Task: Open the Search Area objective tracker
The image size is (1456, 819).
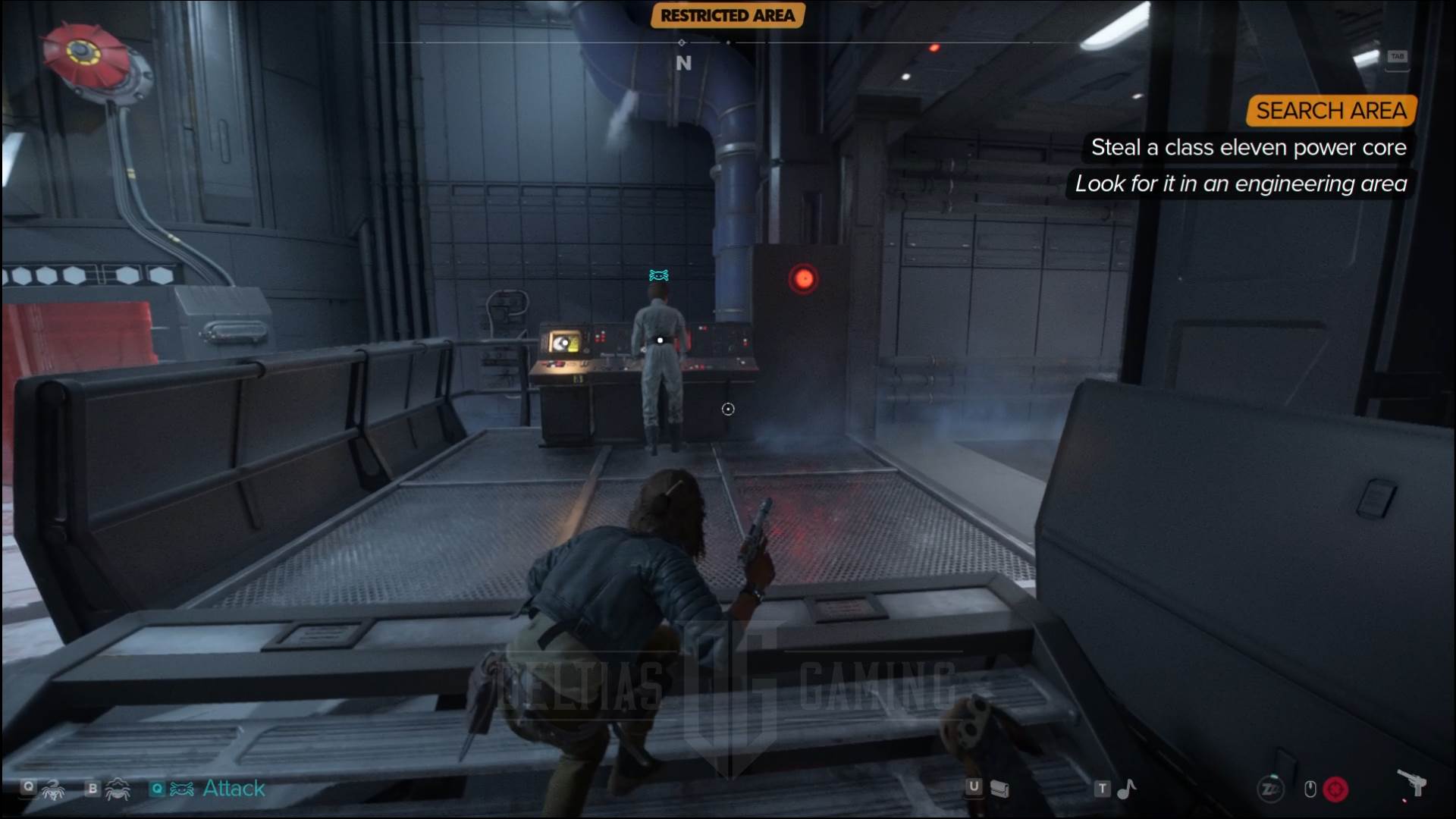Action: (x=1331, y=111)
